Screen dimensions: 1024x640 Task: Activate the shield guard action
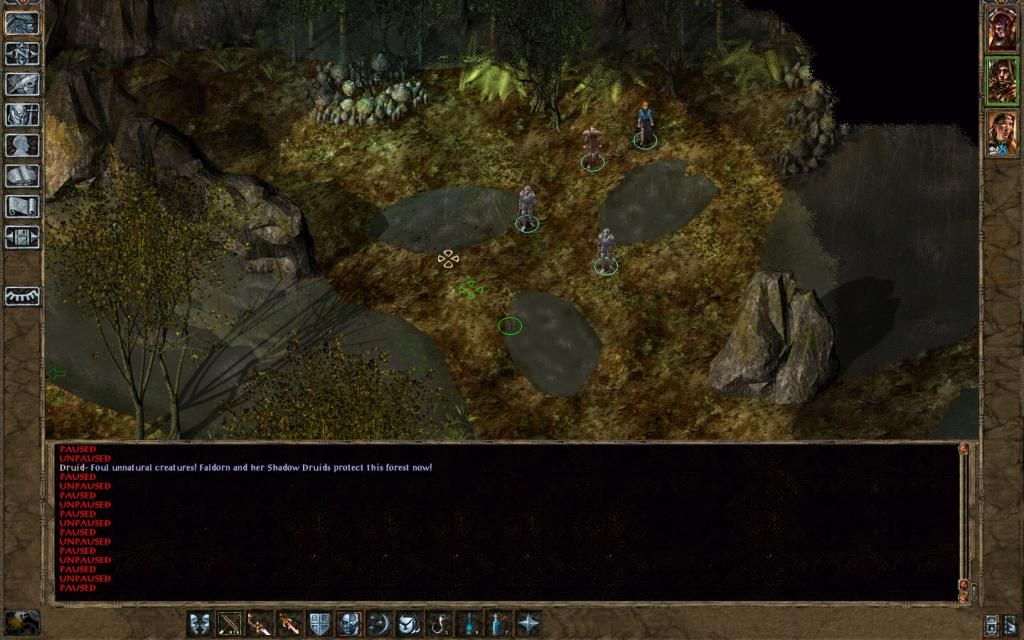319,624
